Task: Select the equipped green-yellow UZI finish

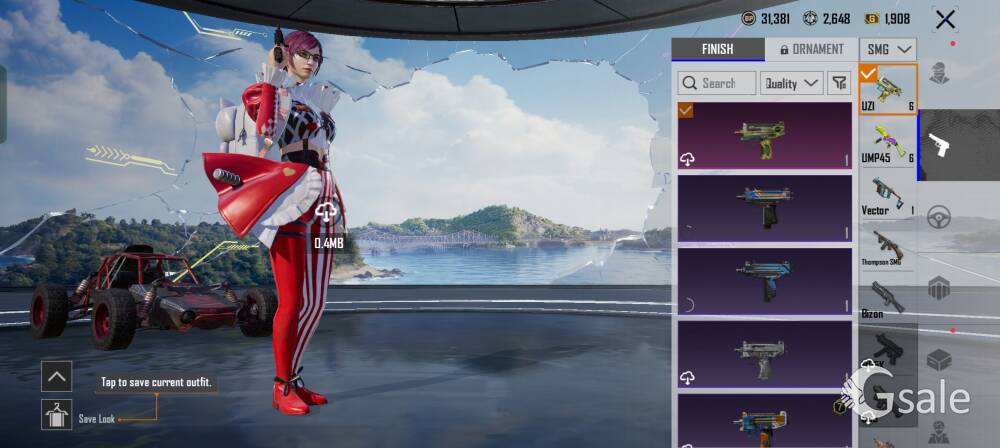Action: point(765,135)
